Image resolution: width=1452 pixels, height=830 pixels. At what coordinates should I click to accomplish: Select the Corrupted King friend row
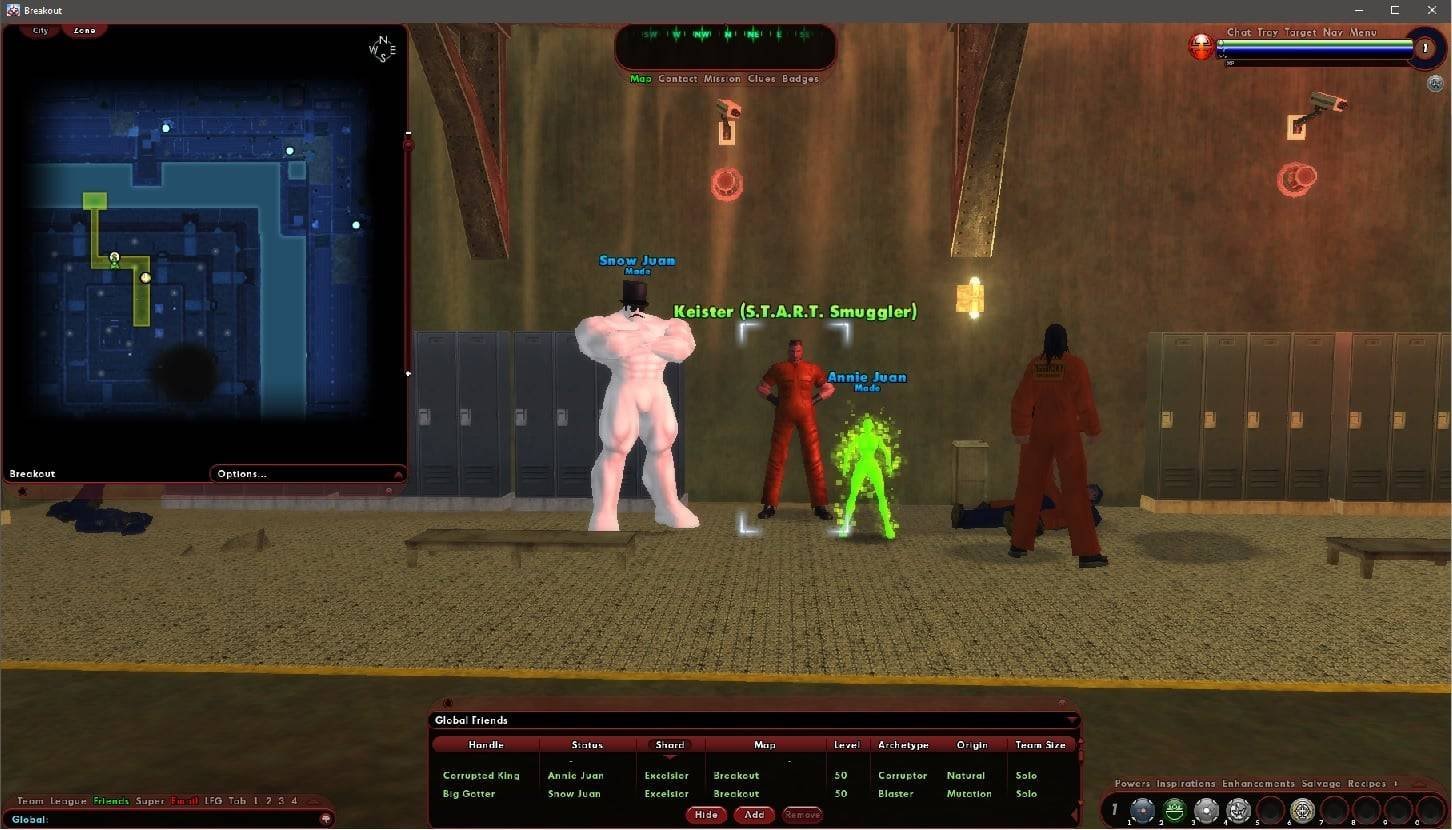tap(481, 776)
